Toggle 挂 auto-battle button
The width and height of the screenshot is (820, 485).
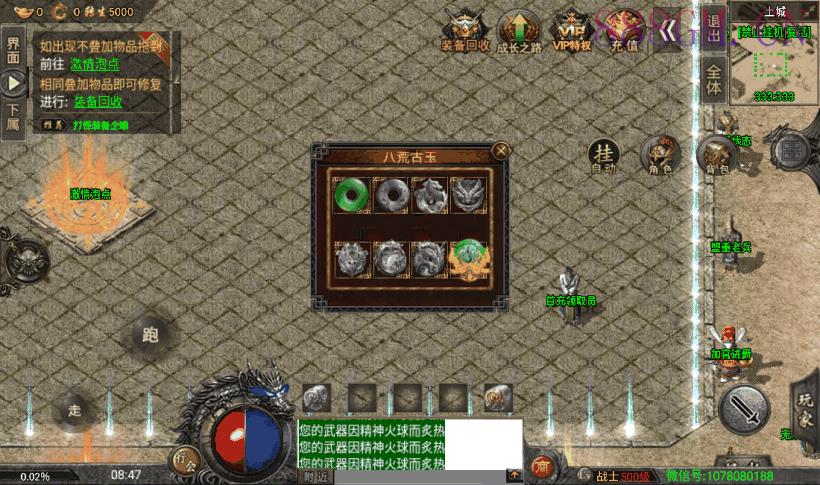[x=603, y=155]
